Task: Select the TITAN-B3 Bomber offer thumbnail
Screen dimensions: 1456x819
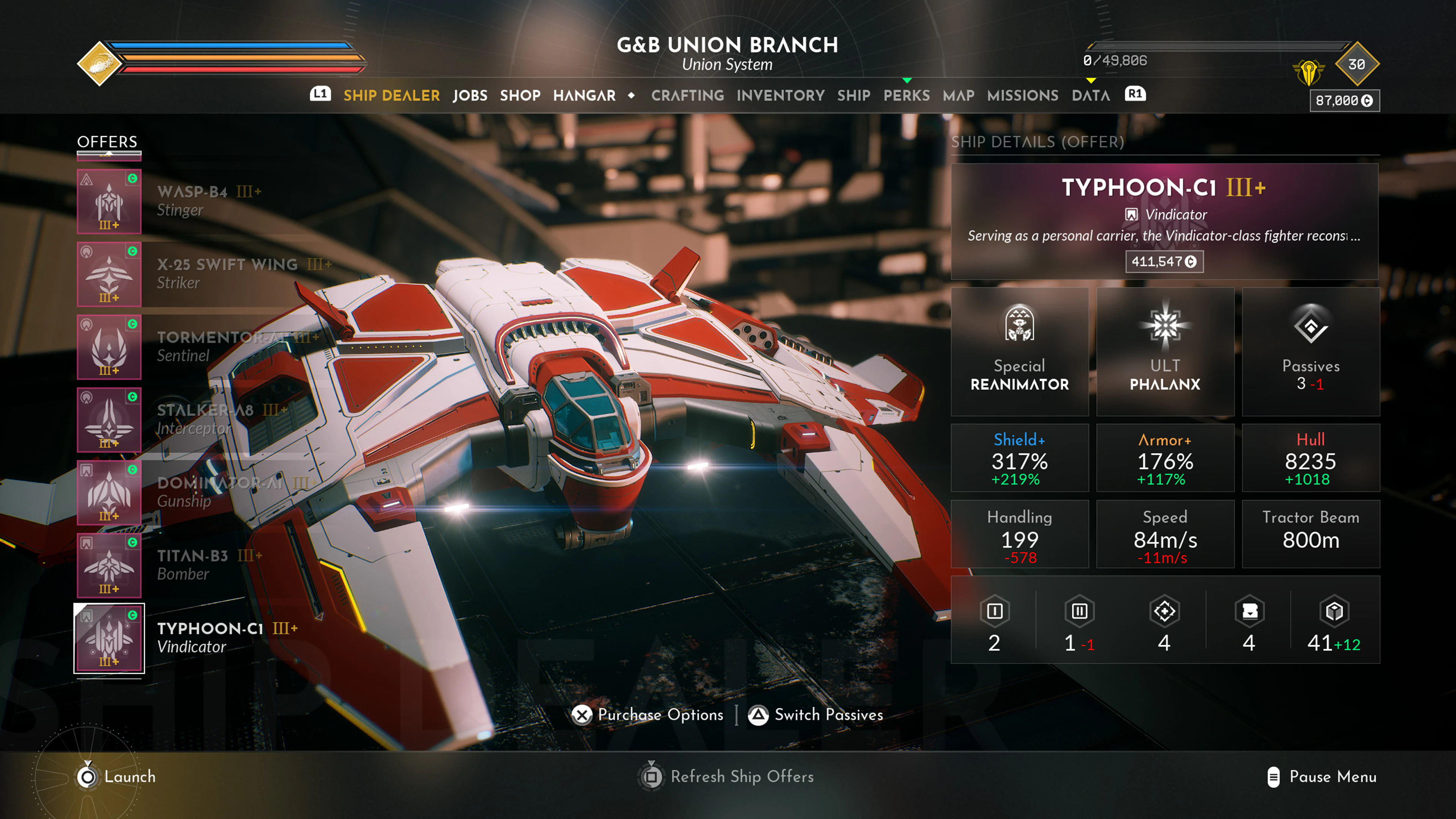Action: [x=108, y=565]
